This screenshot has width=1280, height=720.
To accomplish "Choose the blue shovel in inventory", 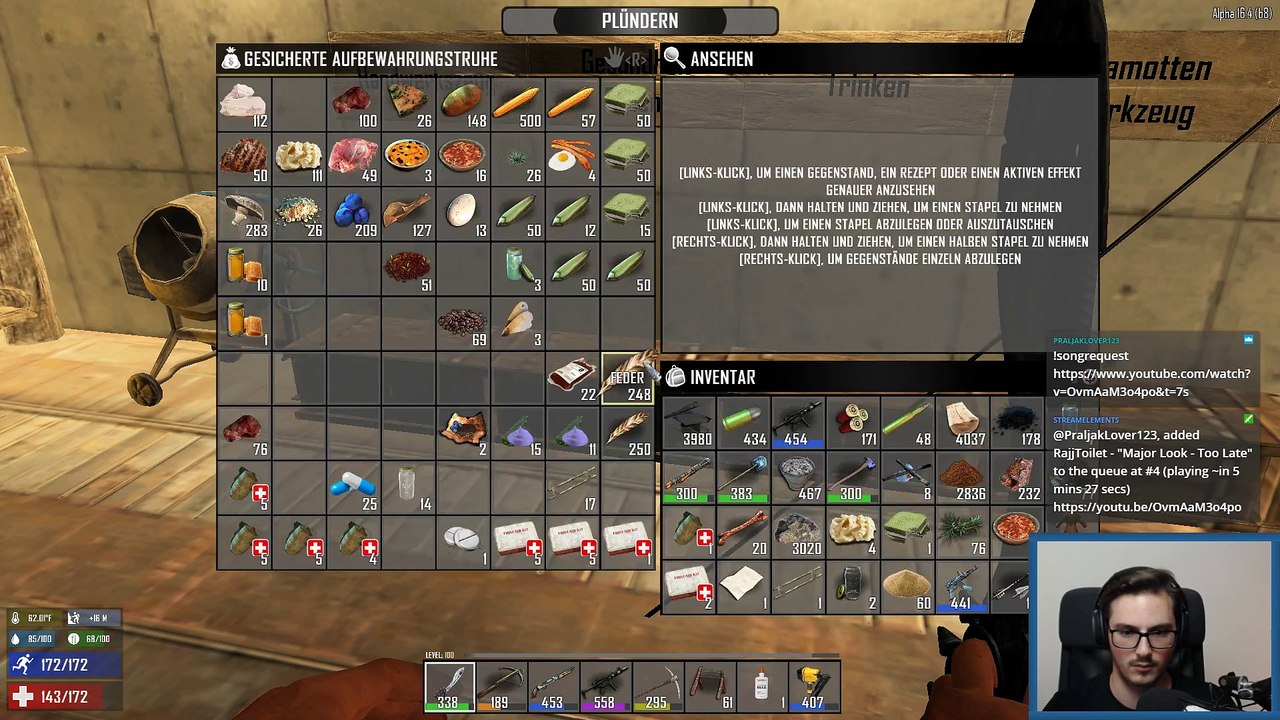I will pos(743,476).
